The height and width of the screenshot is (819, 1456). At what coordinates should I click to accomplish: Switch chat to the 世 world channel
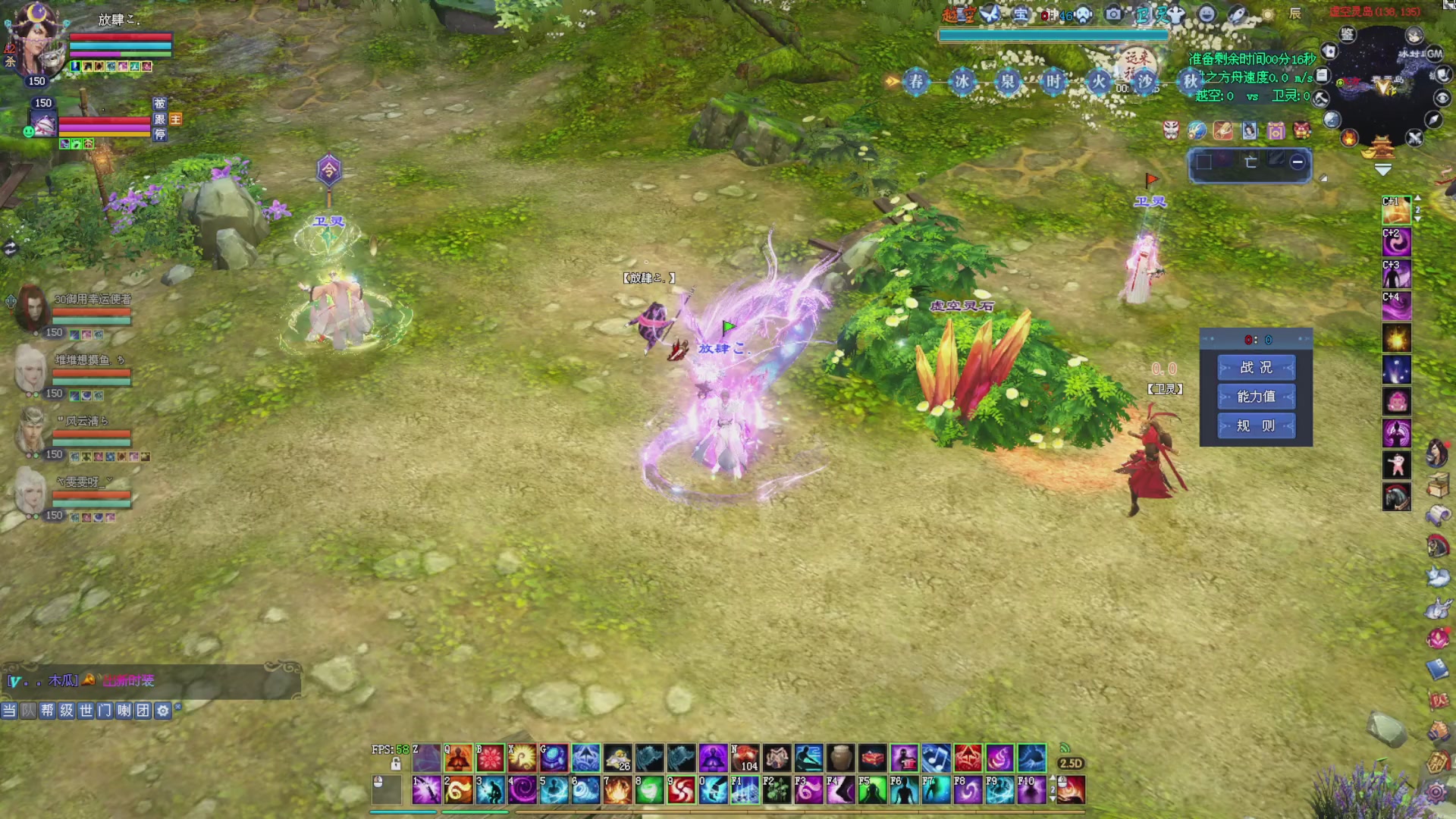click(86, 711)
